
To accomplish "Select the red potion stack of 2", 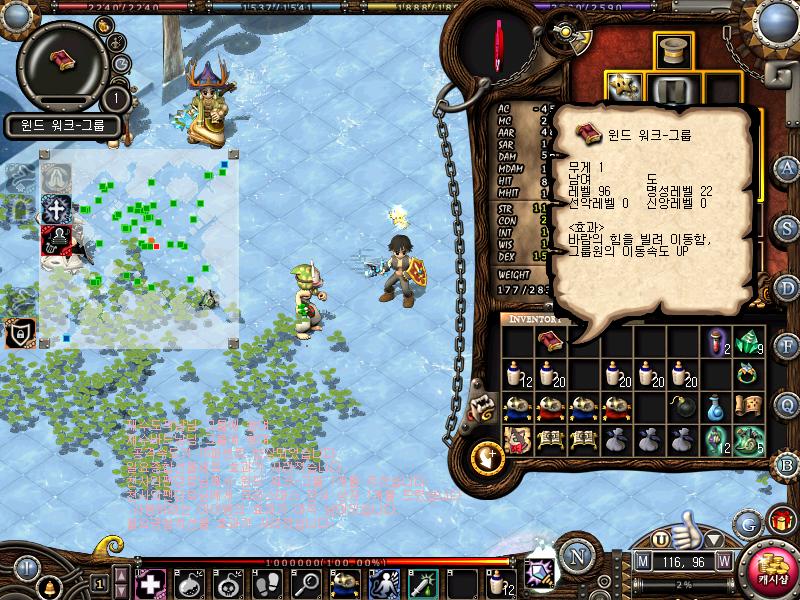I will (x=715, y=341).
